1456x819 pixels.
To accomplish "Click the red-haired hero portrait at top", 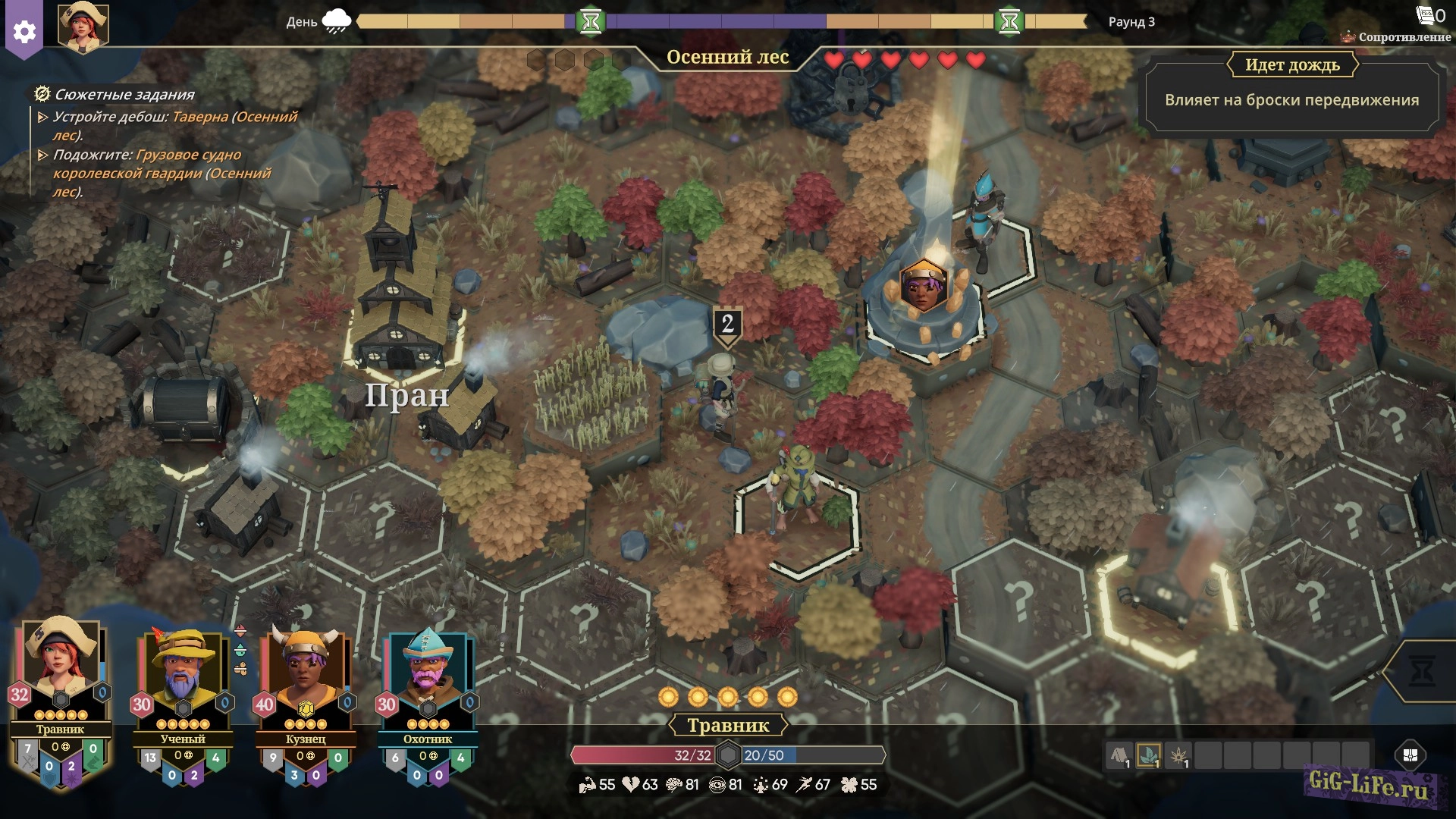I will [83, 27].
